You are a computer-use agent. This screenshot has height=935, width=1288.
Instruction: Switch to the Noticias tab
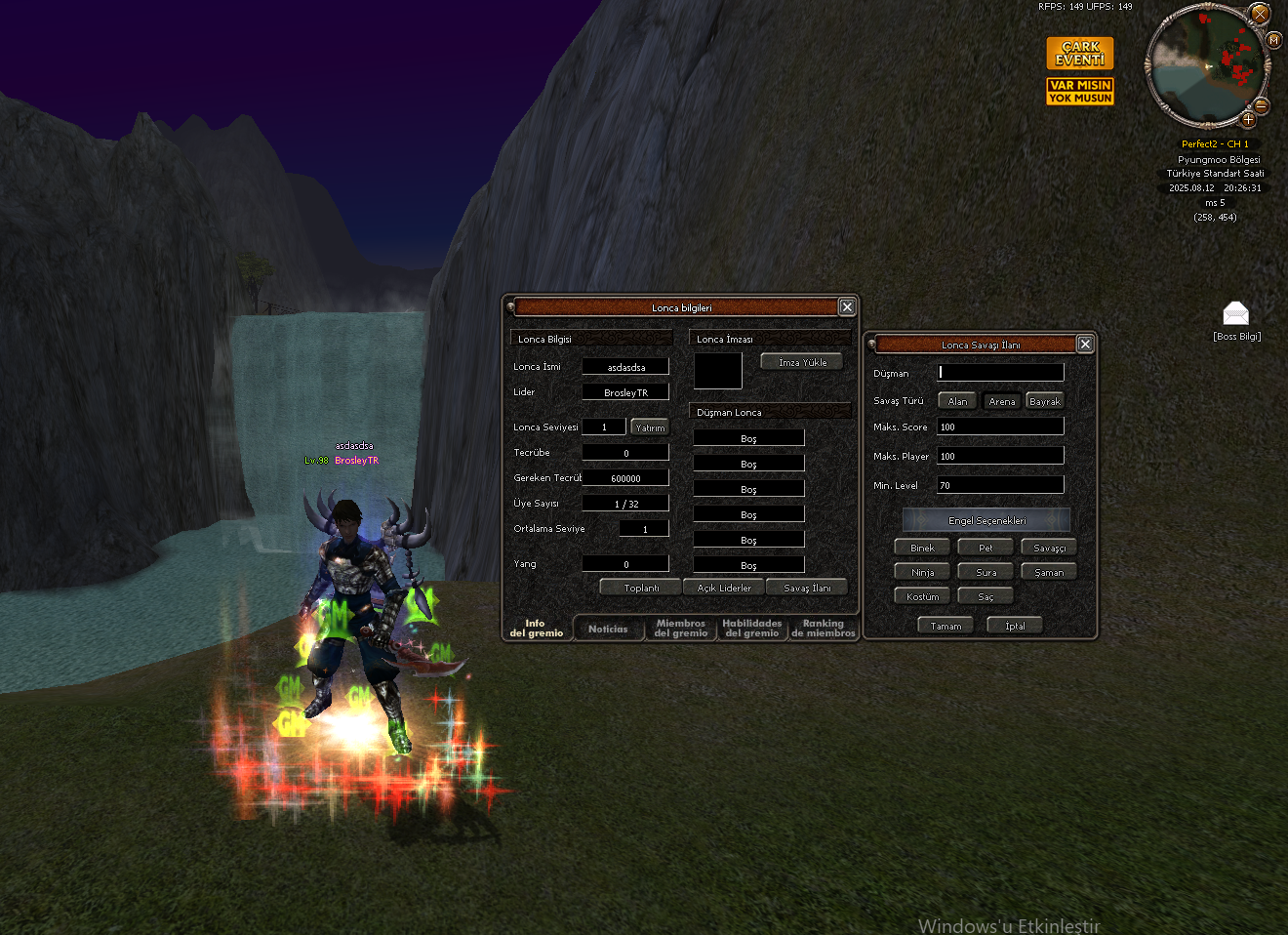click(x=608, y=630)
